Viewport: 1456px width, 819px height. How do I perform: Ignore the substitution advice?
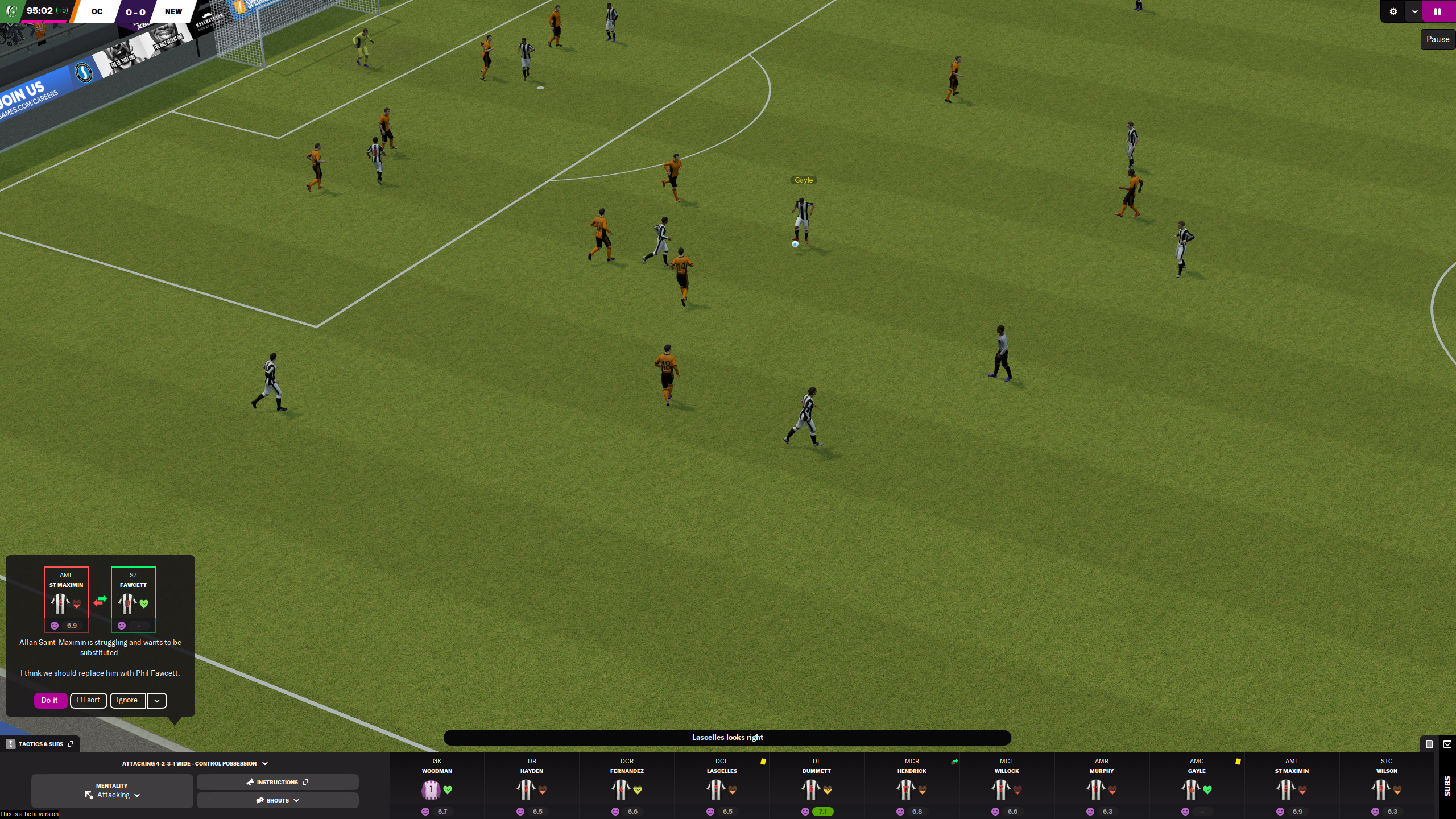pyautogui.click(x=127, y=700)
